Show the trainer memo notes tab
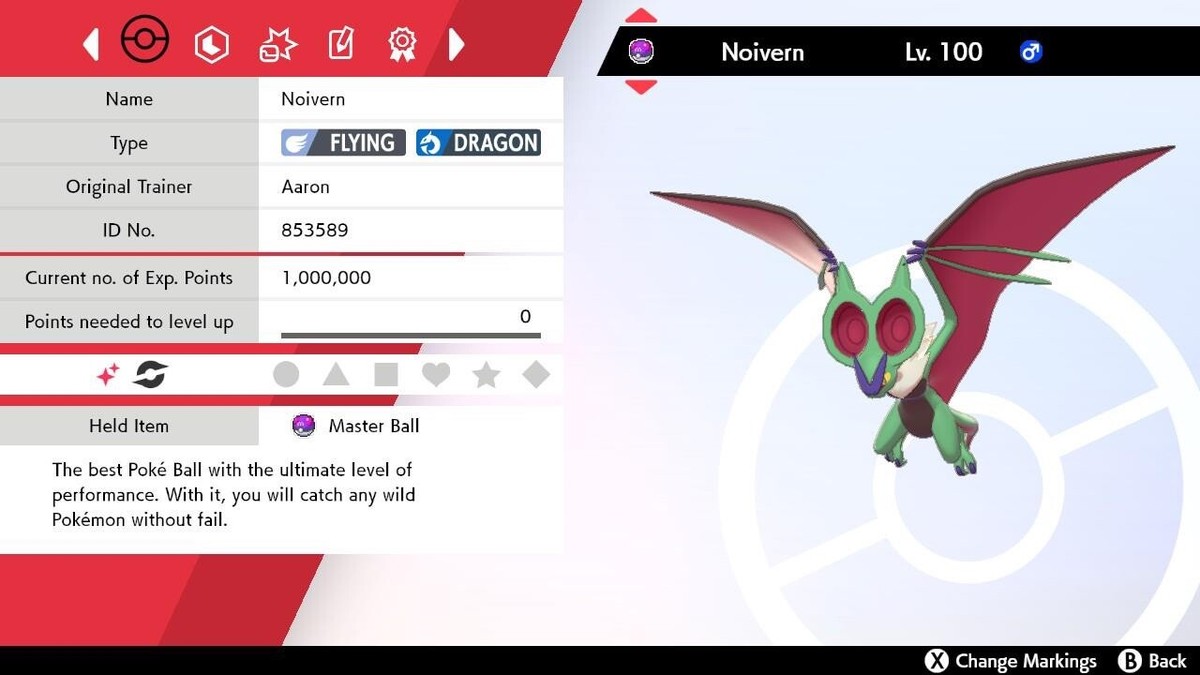The width and height of the screenshot is (1200, 675). click(x=341, y=44)
